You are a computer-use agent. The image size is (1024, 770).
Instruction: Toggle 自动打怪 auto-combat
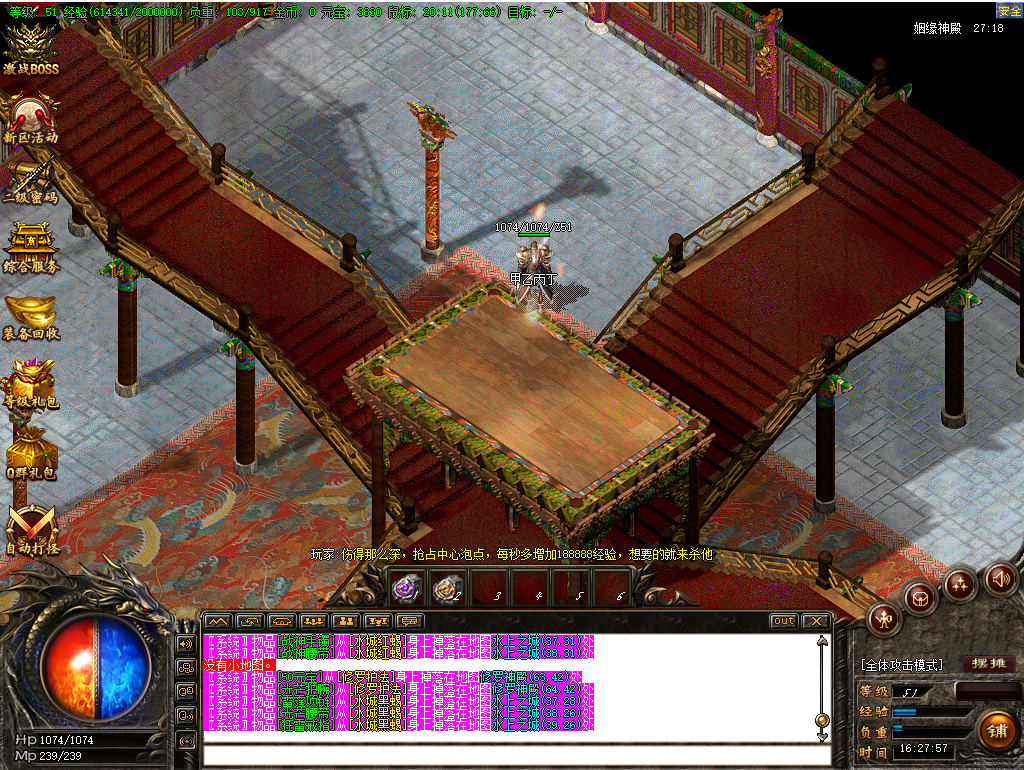pos(30,529)
